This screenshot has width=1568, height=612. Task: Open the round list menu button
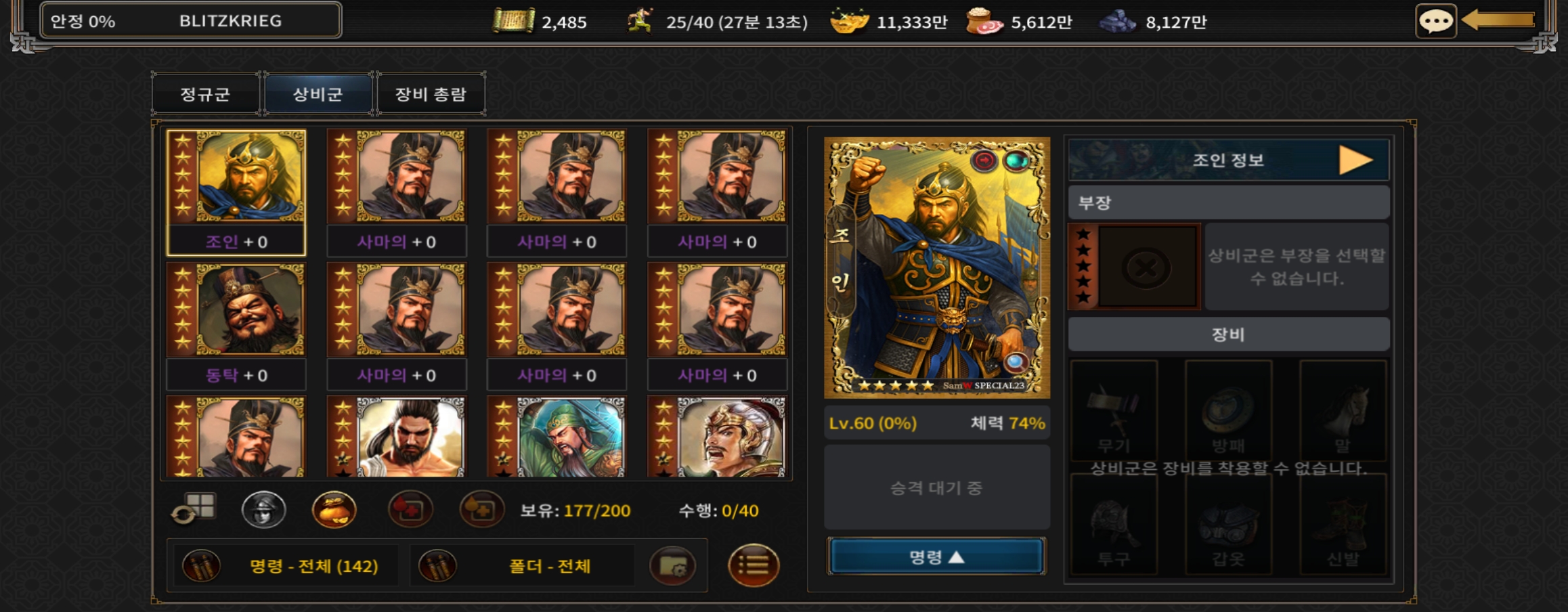point(753,565)
